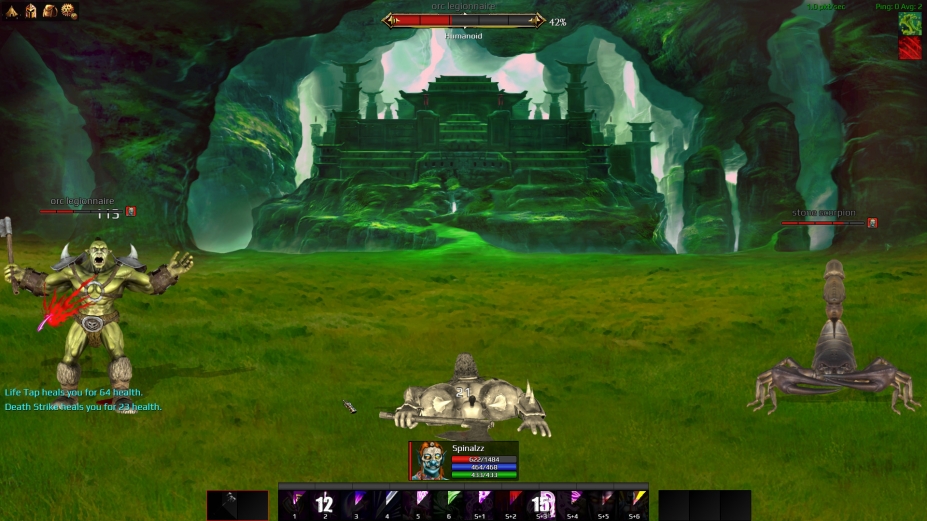Click the S+3 ability showing cooldown 15
This screenshot has width=927, height=521.
542,503
